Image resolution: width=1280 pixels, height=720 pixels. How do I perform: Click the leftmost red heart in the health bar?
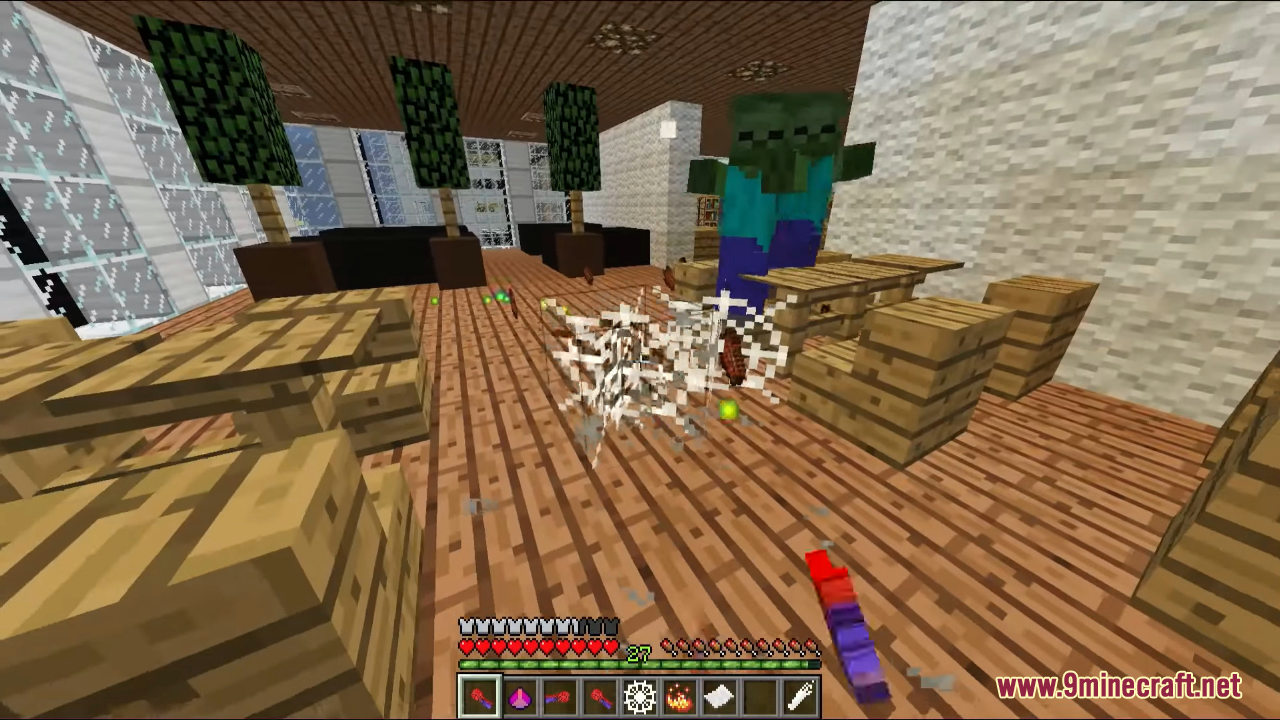pos(466,648)
